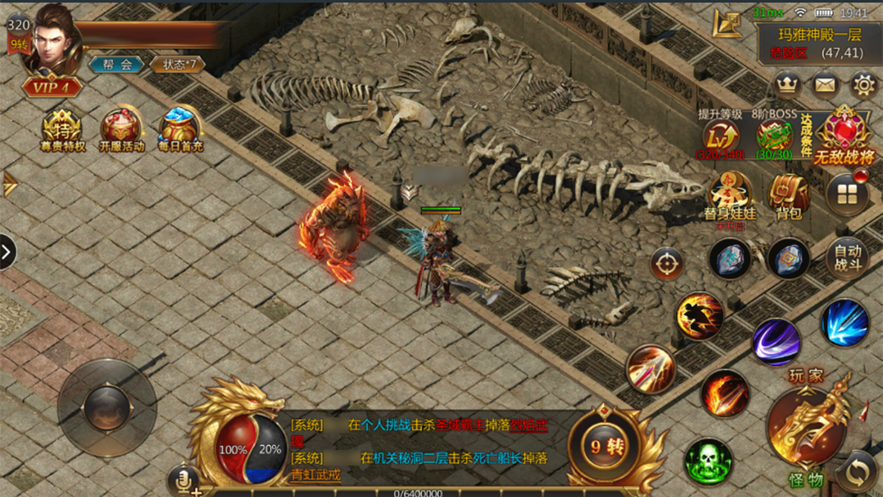Open the crown ranking icon
The width and height of the screenshot is (883, 497).
787,84
